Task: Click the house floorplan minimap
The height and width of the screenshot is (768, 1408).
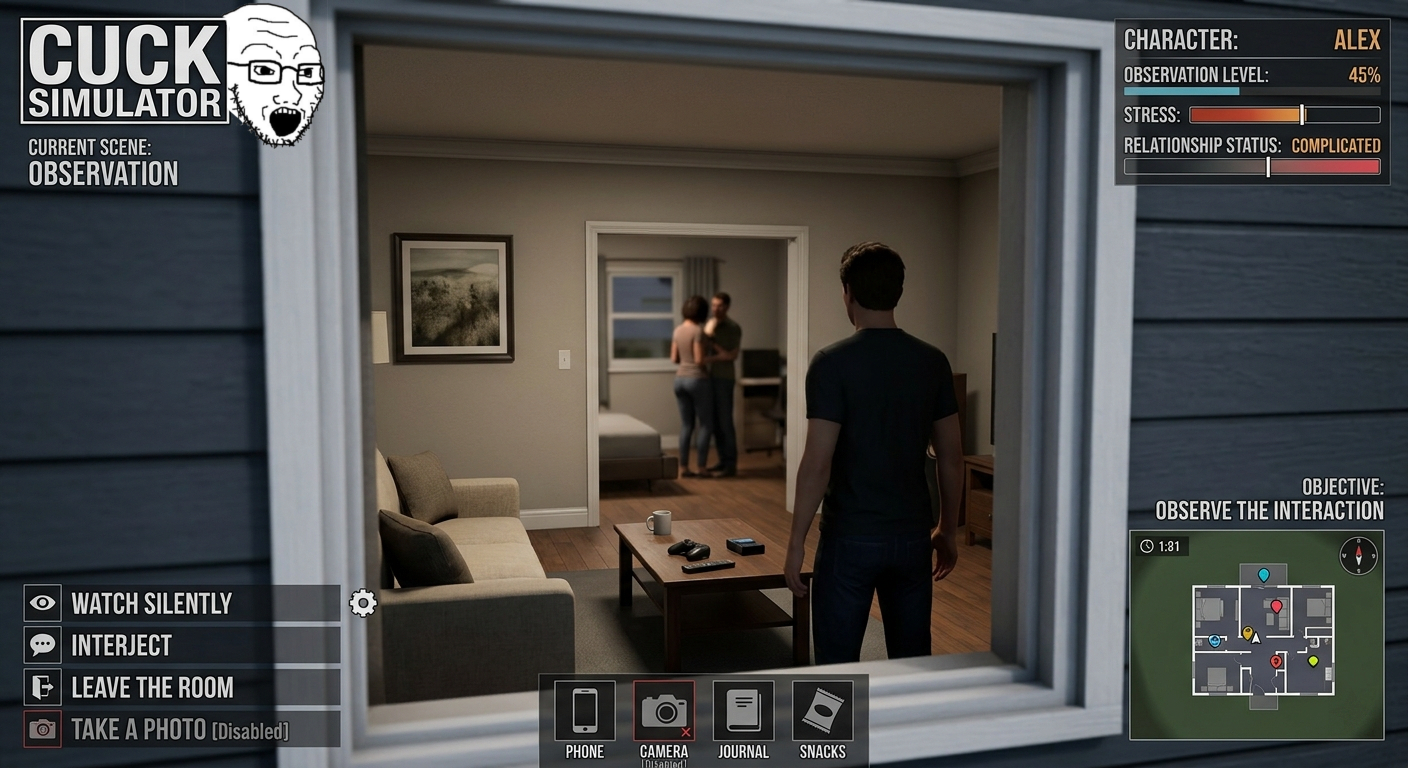Action: (x=1262, y=640)
